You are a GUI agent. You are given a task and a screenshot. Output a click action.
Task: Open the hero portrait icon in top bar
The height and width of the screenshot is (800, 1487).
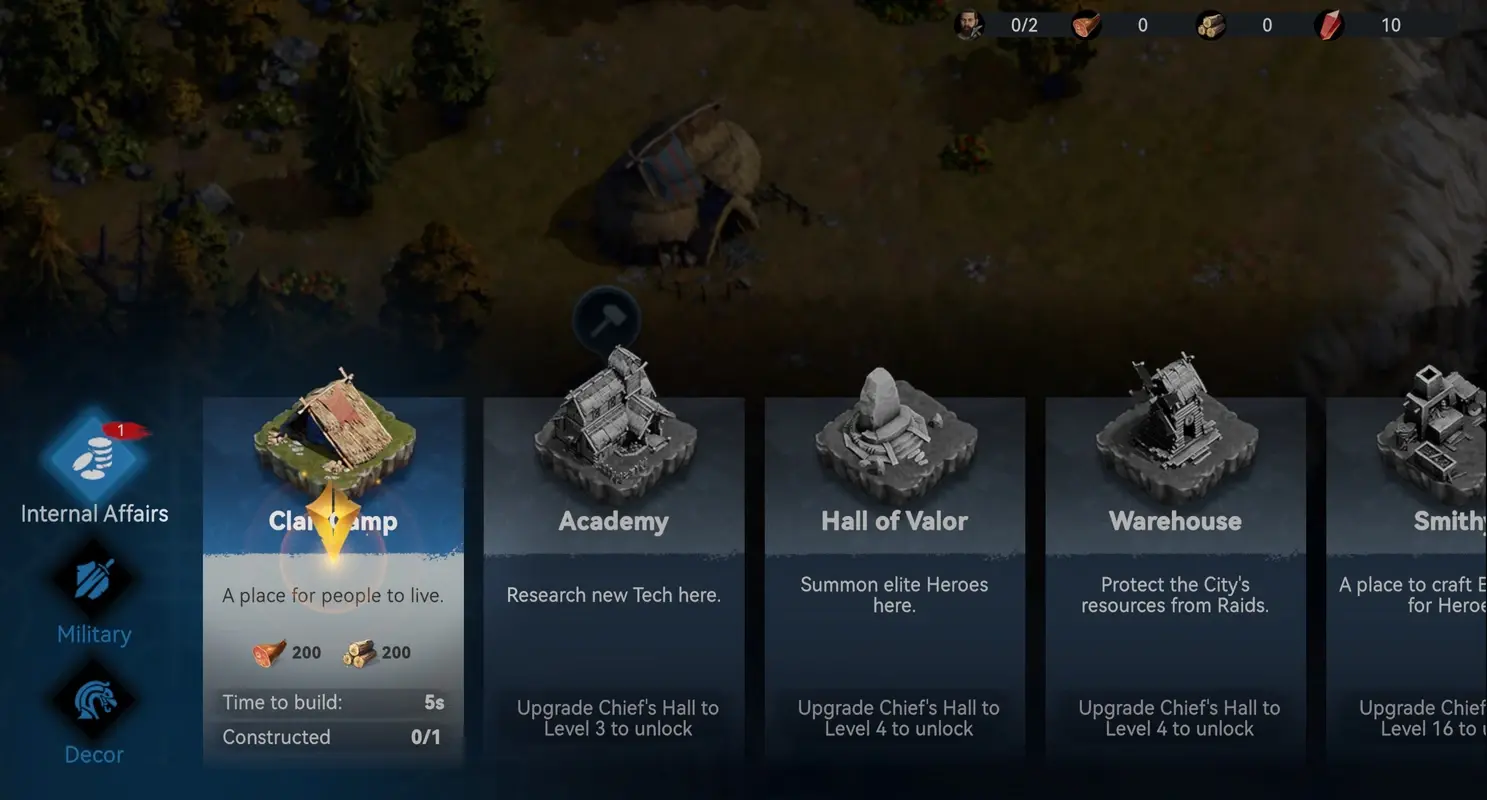coord(966,25)
